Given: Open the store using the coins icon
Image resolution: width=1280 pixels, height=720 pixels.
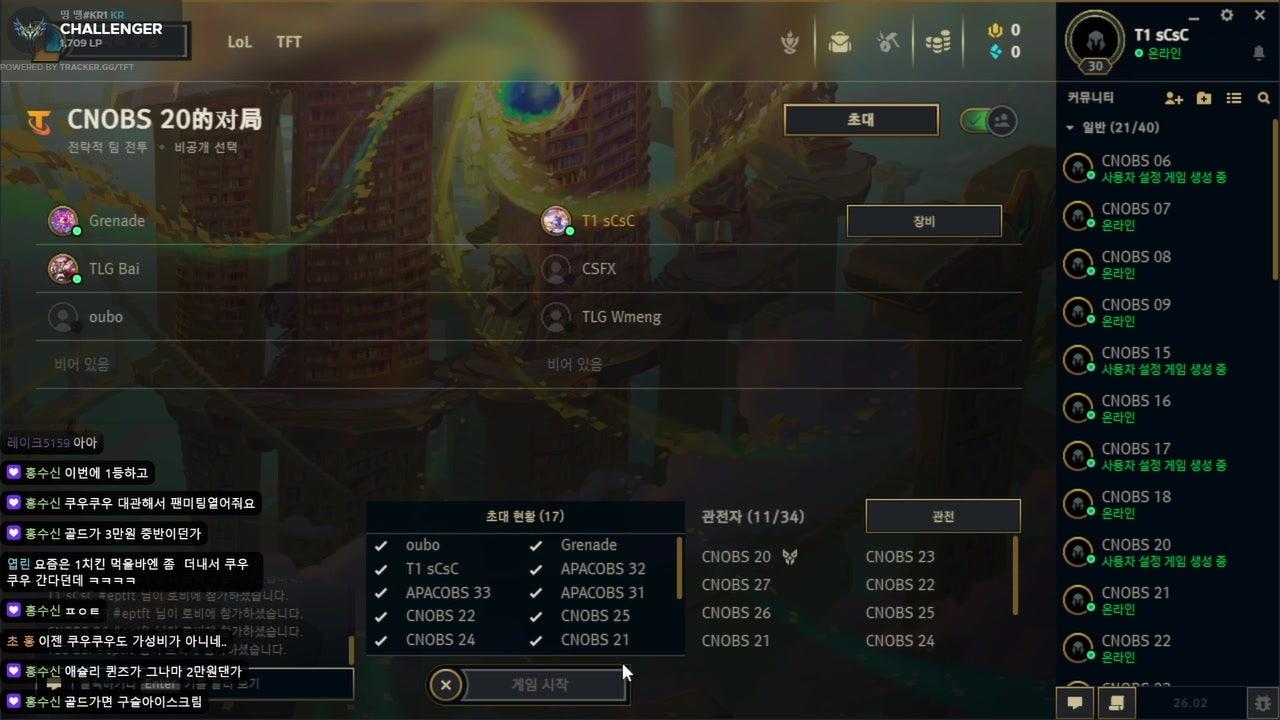Looking at the screenshot, I should [938, 42].
